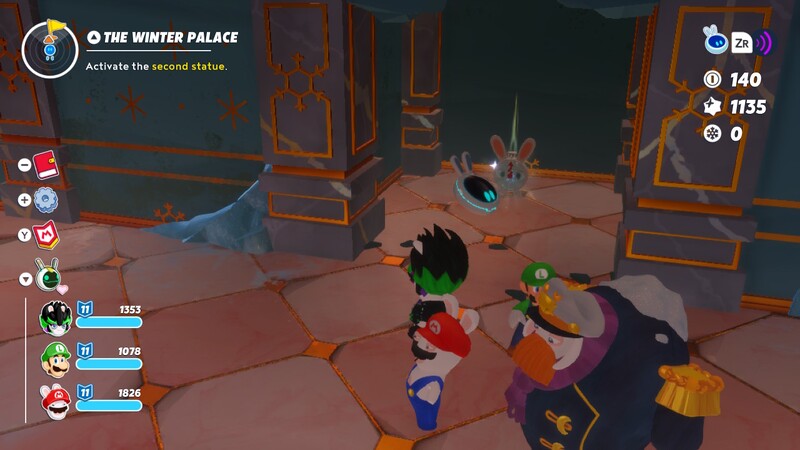Viewport: 800px width, 450px height.
Task: Choose Luigi's portrait in the party list
Action: pos(54,360)
